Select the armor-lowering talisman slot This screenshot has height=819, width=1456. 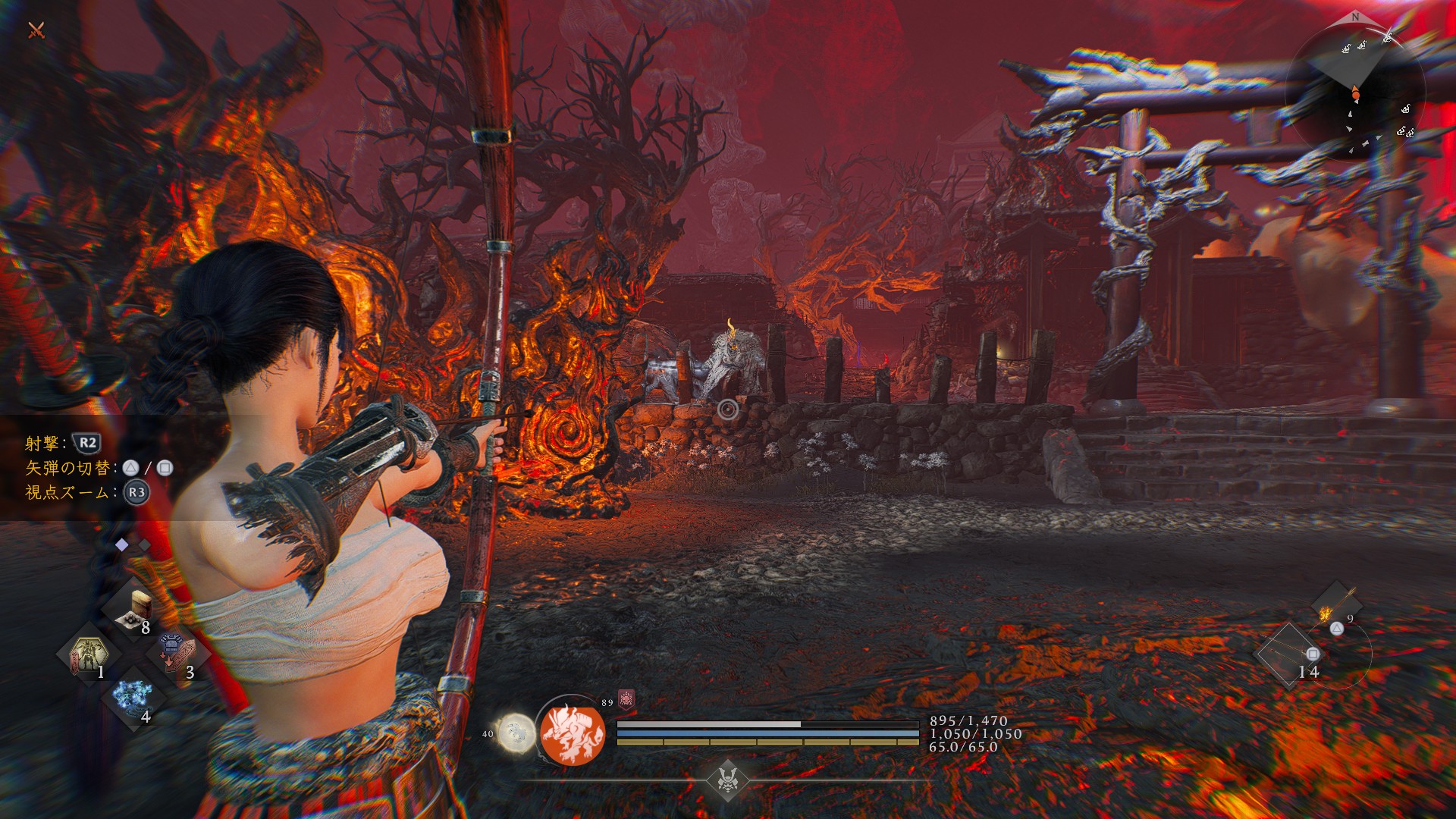(176, 654)
